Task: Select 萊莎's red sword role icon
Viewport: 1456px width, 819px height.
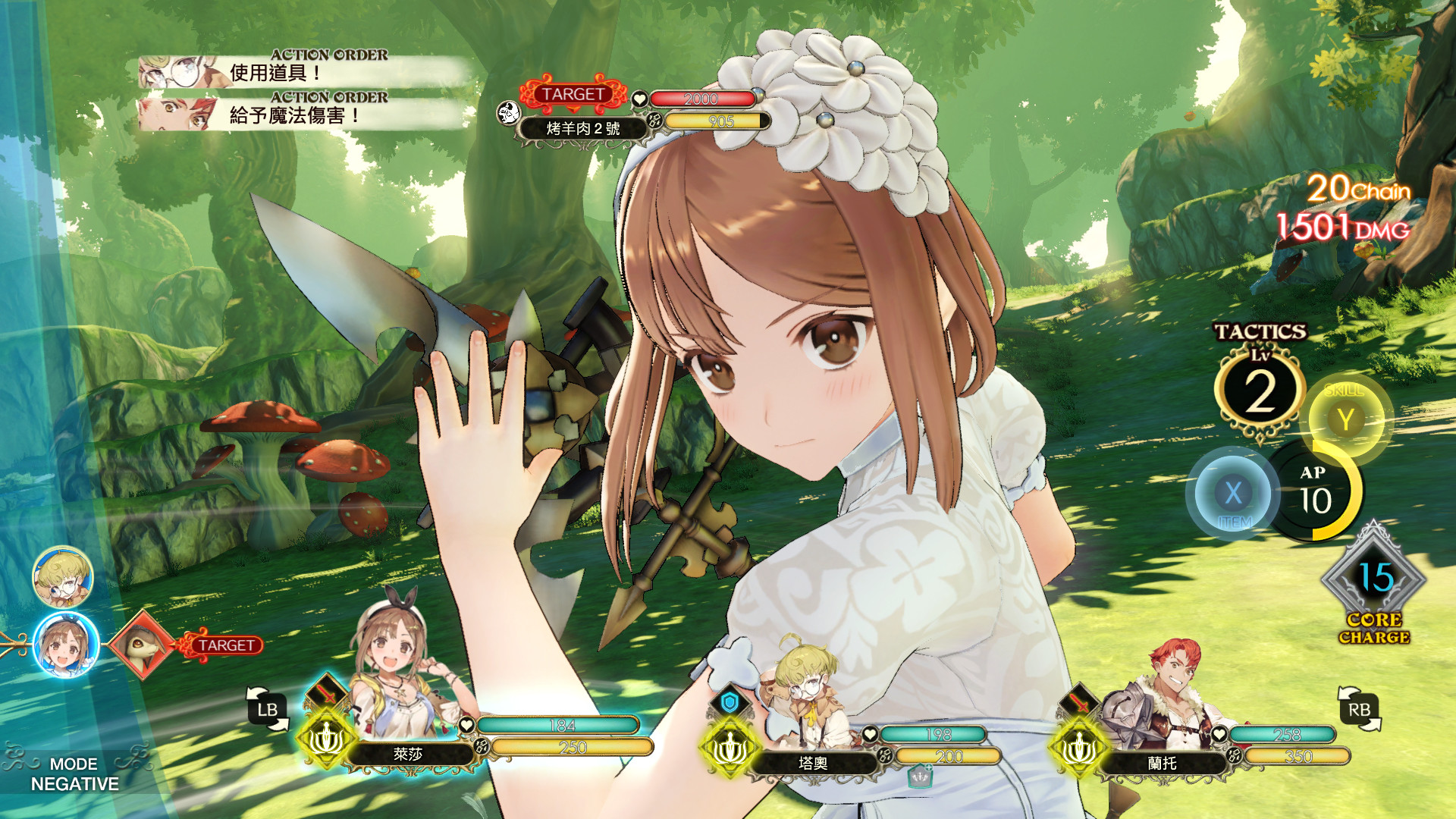Action: (x=326, y=693)
